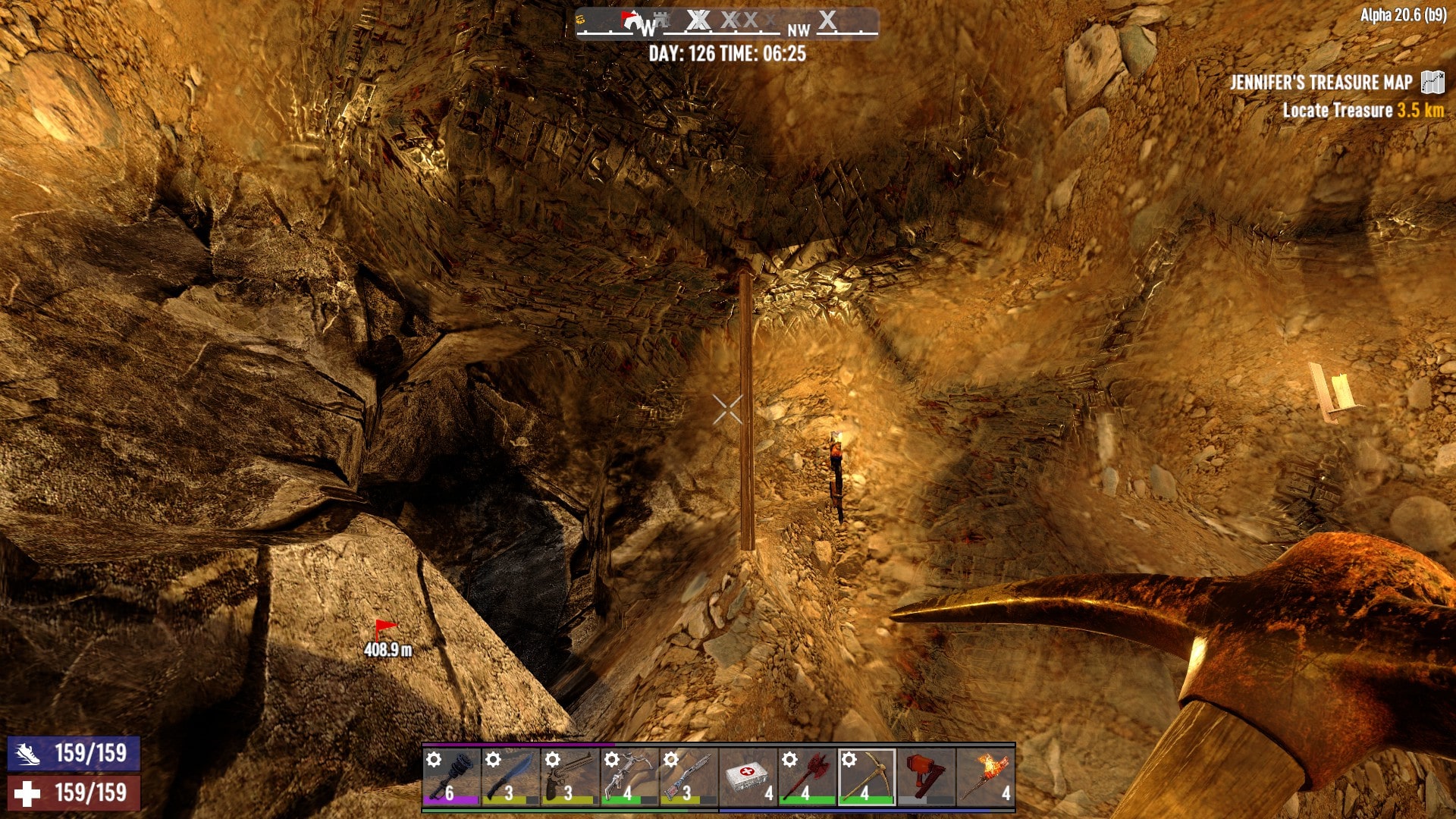Pick the first aid kit slot
The image size is (1456, 819).
748,777
